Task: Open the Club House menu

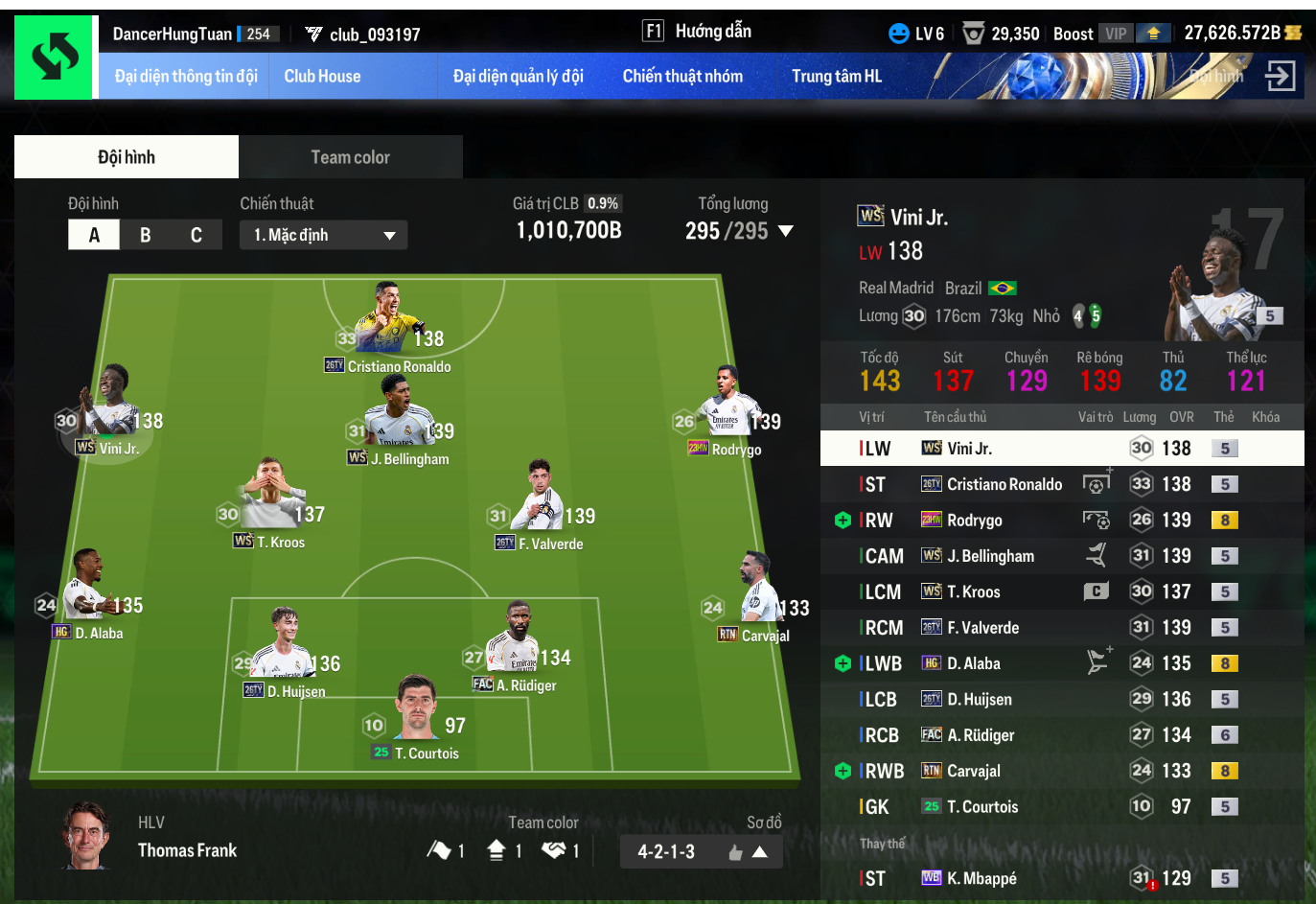Action: 322,77
